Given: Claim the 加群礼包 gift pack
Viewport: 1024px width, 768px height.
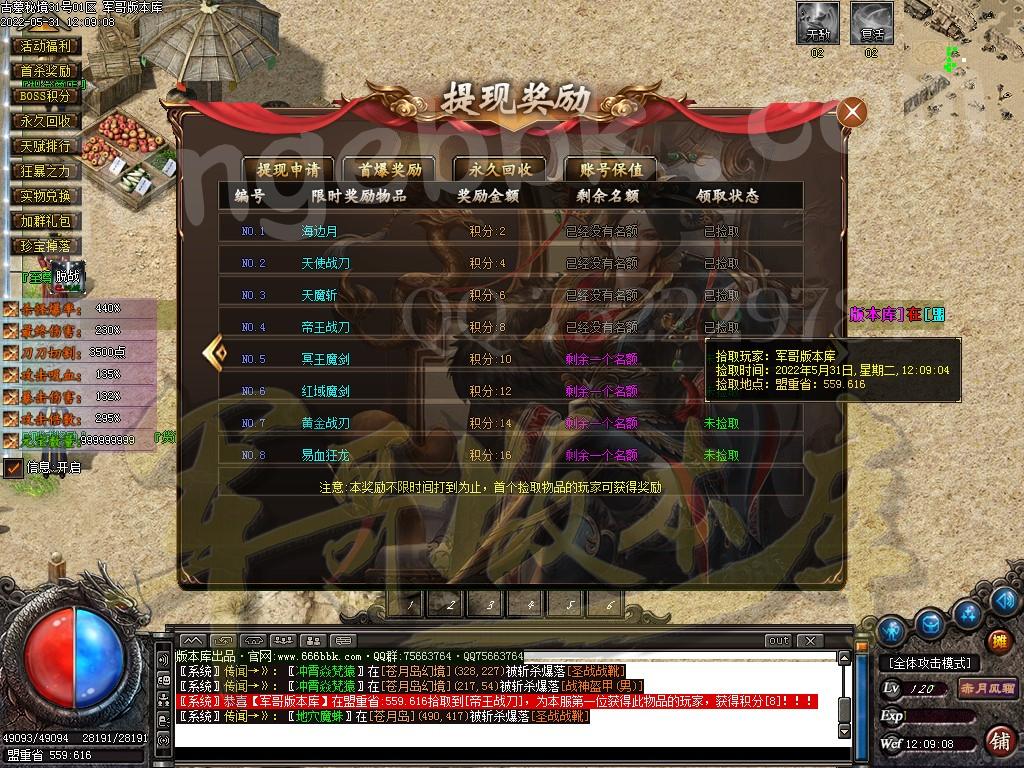Looking at the screenshot, I should click(46, 221).
